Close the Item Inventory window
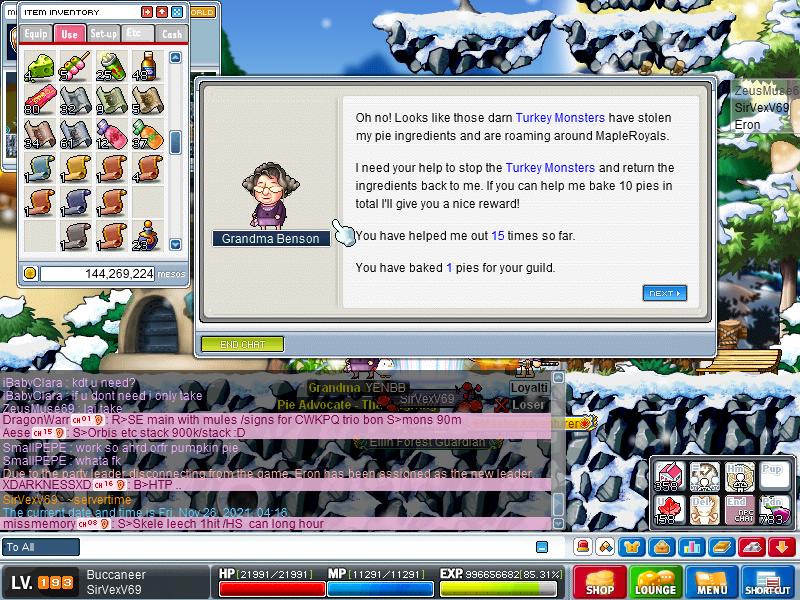 pos(177,12)
